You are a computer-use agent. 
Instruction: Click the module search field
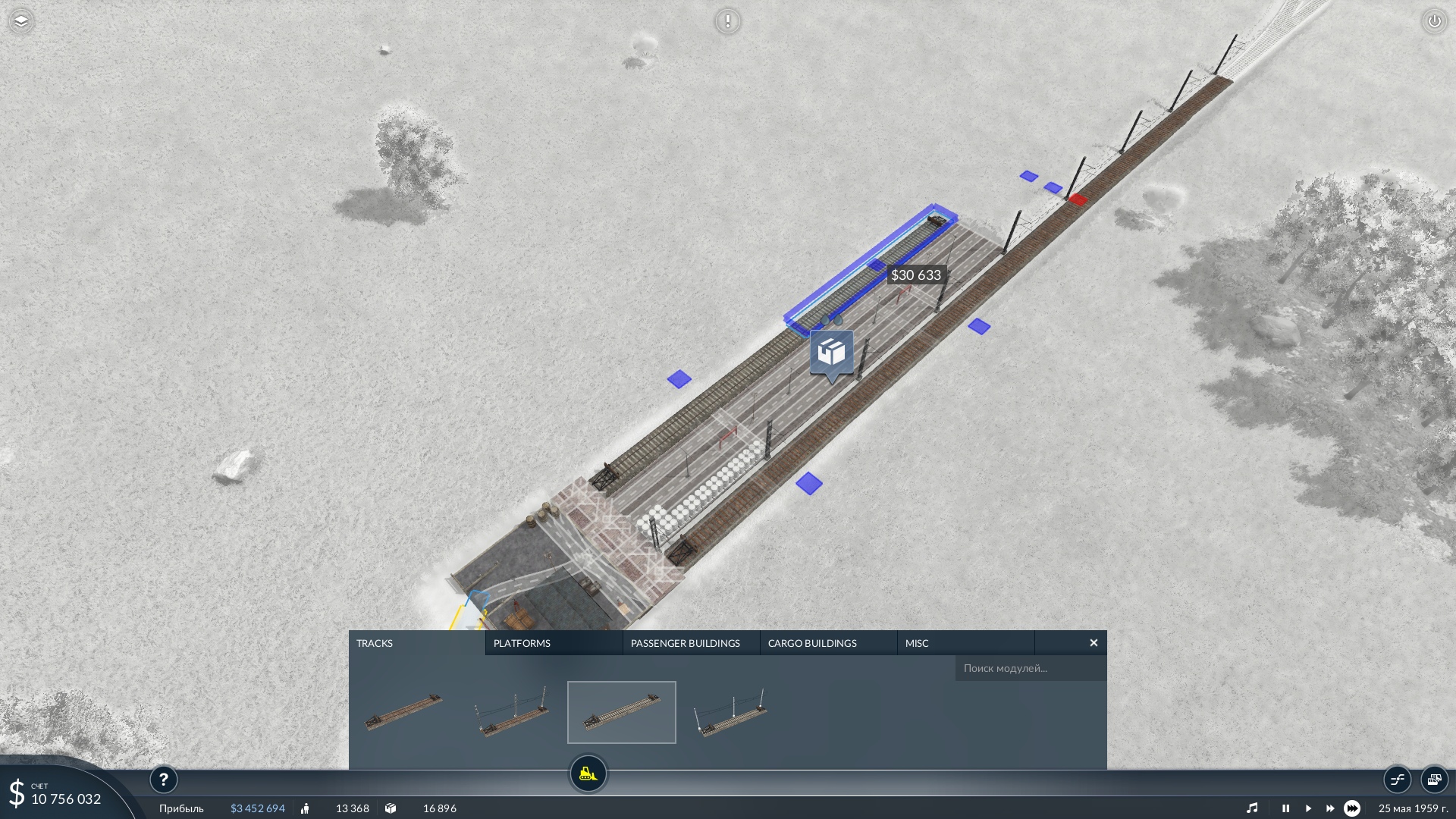1030,668
